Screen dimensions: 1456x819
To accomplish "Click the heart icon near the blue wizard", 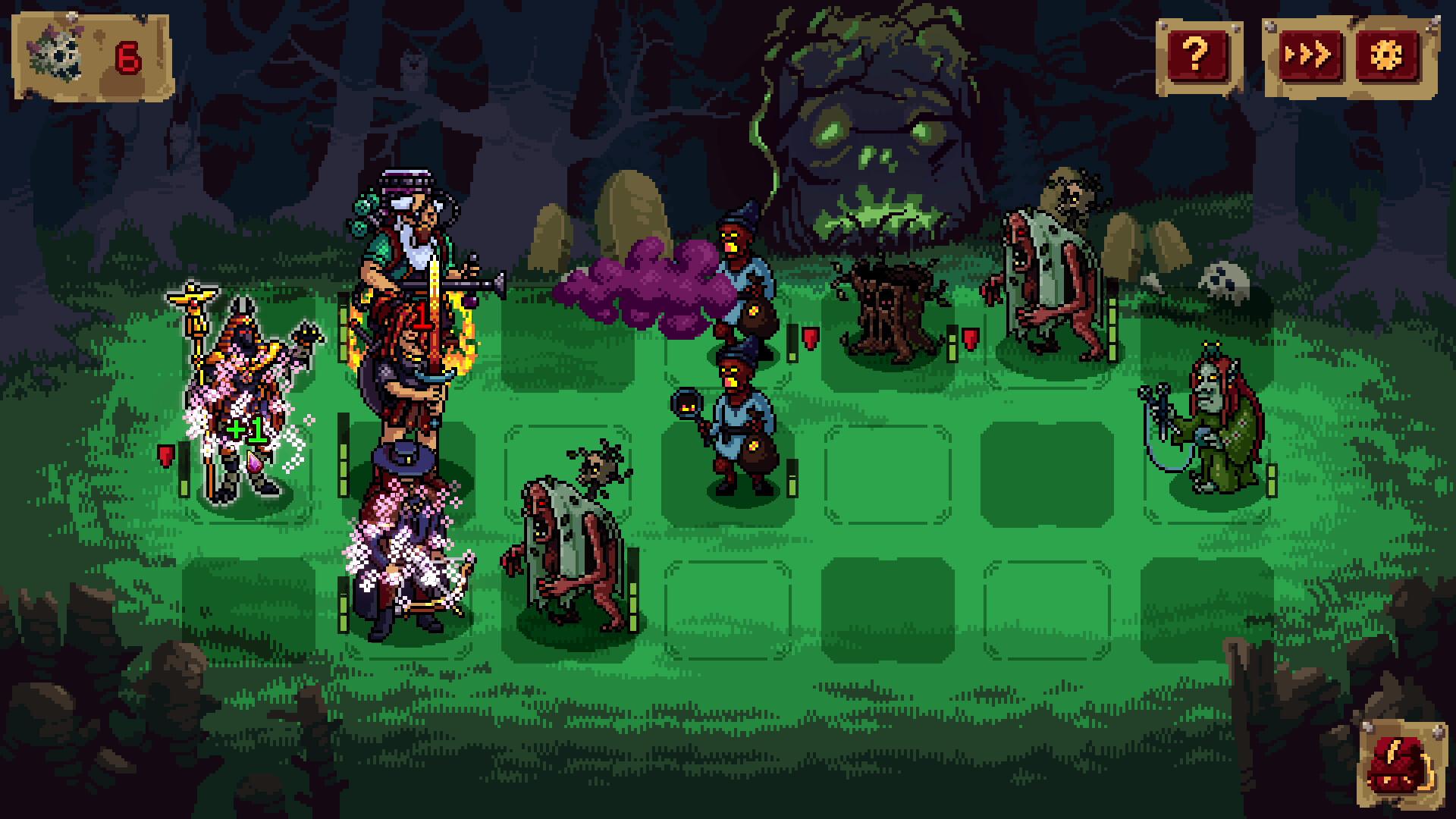I will 810,339.
